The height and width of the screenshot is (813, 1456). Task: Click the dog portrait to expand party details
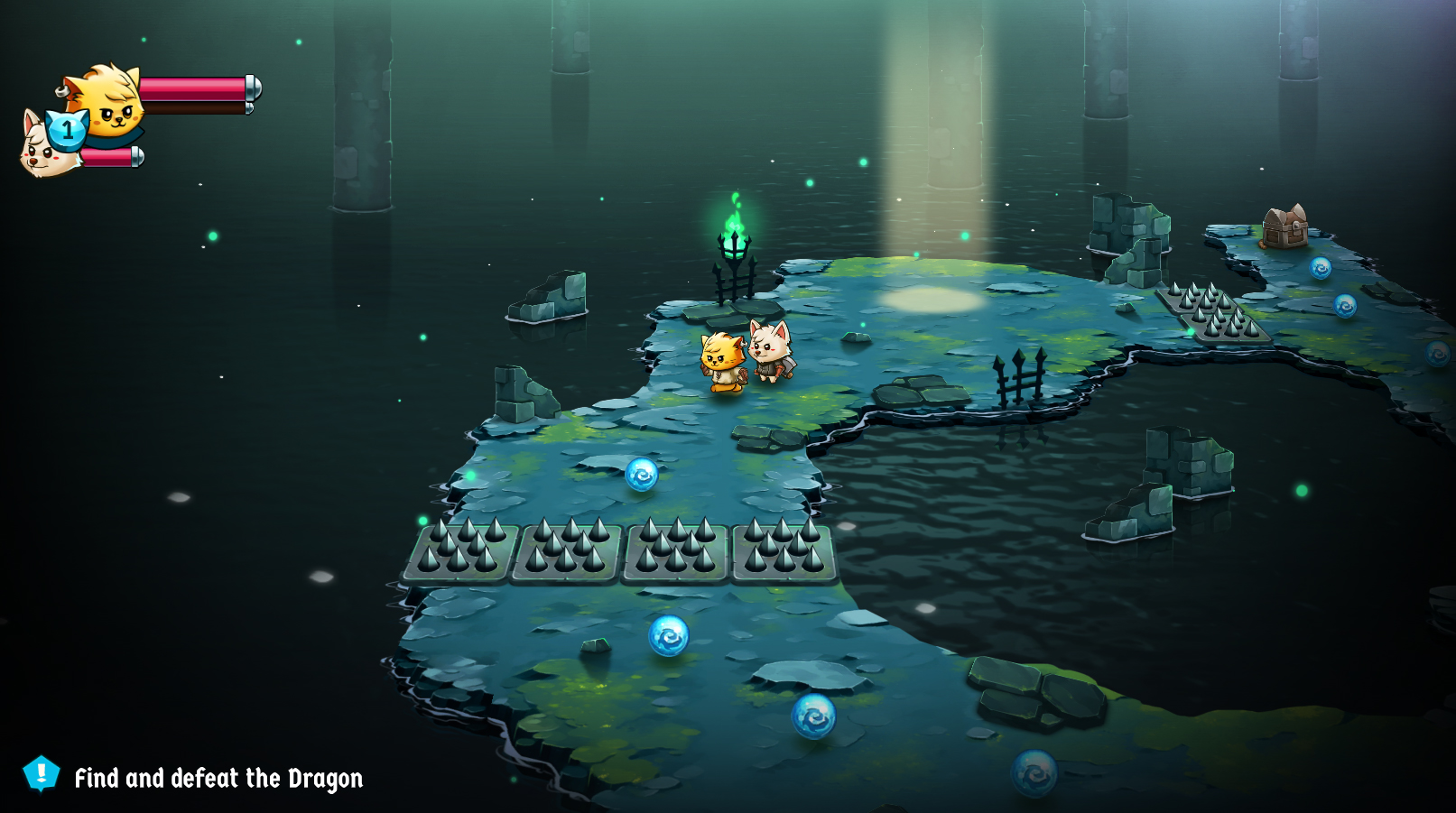click(x=41, y=149)
